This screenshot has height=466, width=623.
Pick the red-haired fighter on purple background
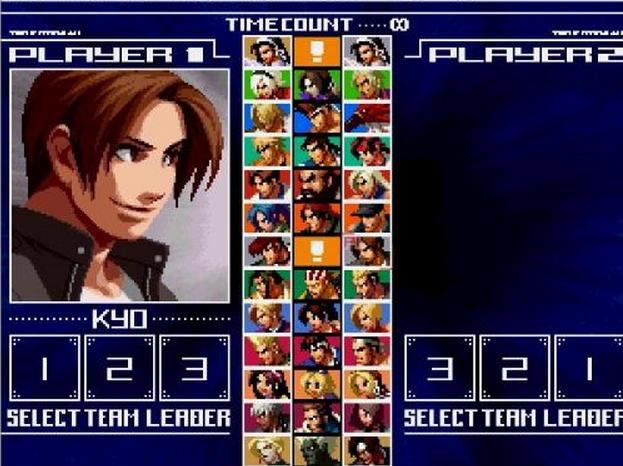(x=367, y=416)
